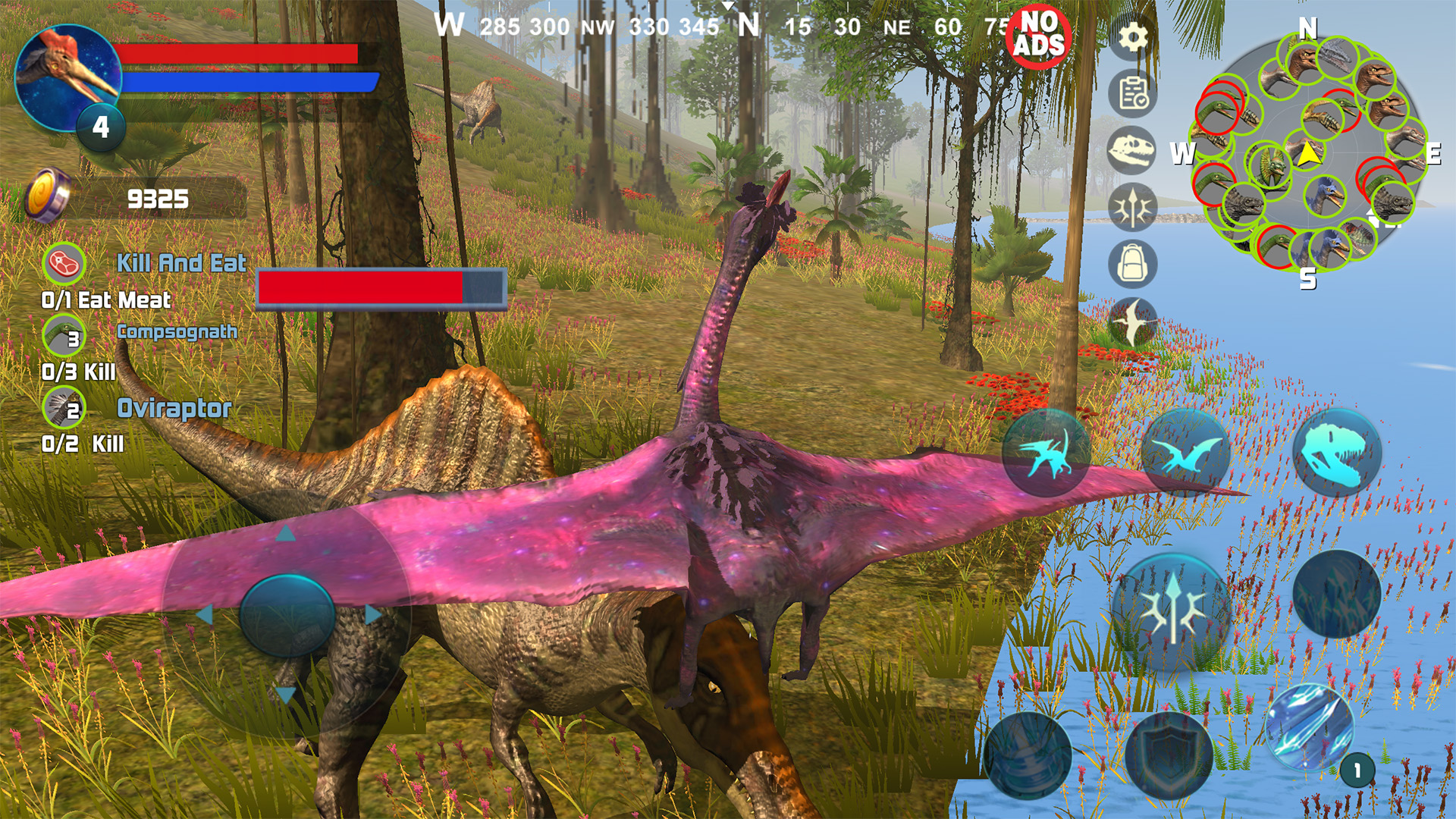The image size is (1456, 819).
Task: Open the player level 4 avatar profile
Action: [68, 76]
